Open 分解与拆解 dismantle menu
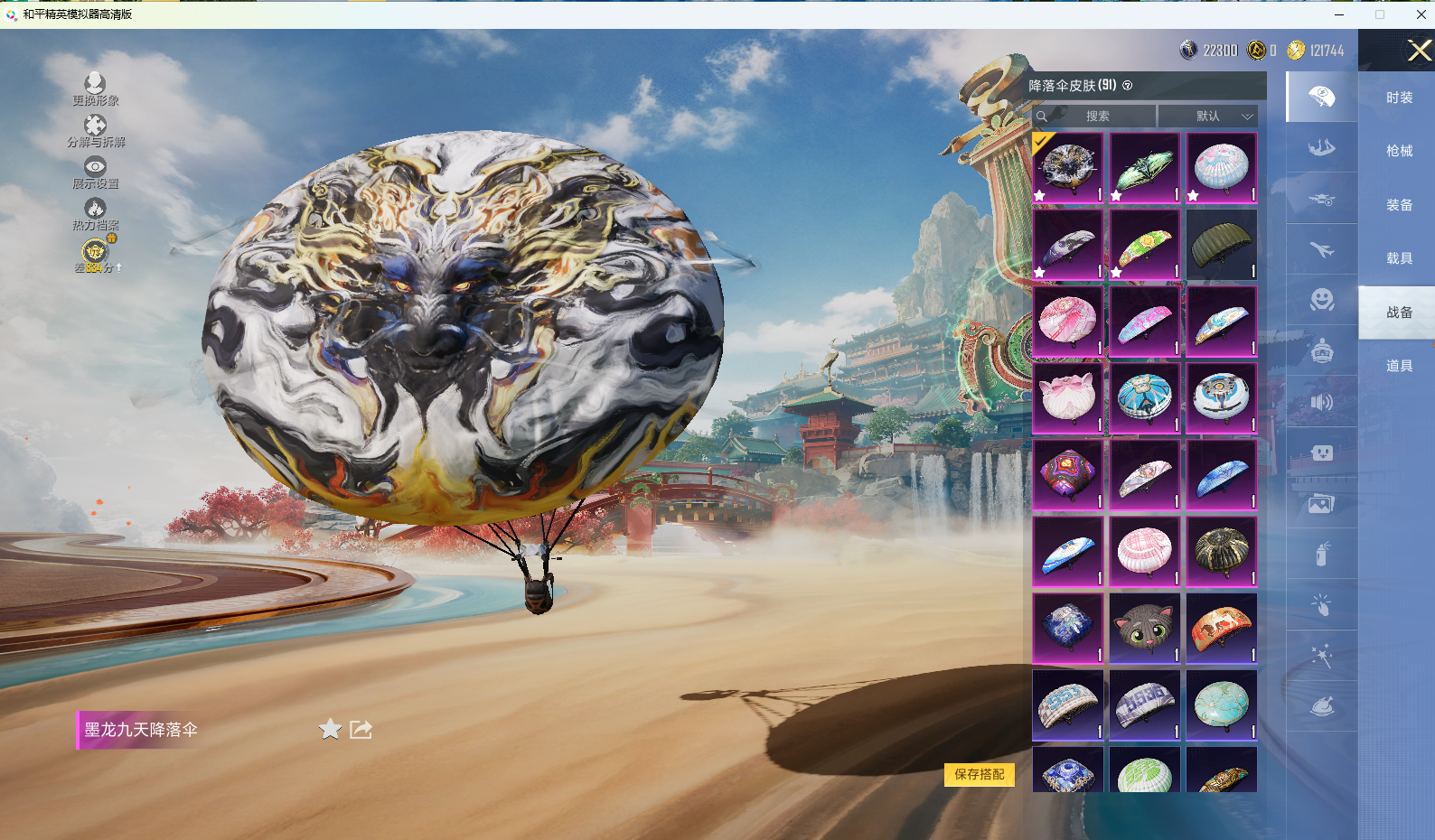Image resolution: width=1435 pixels, height=840 pixels. (95, 130)
